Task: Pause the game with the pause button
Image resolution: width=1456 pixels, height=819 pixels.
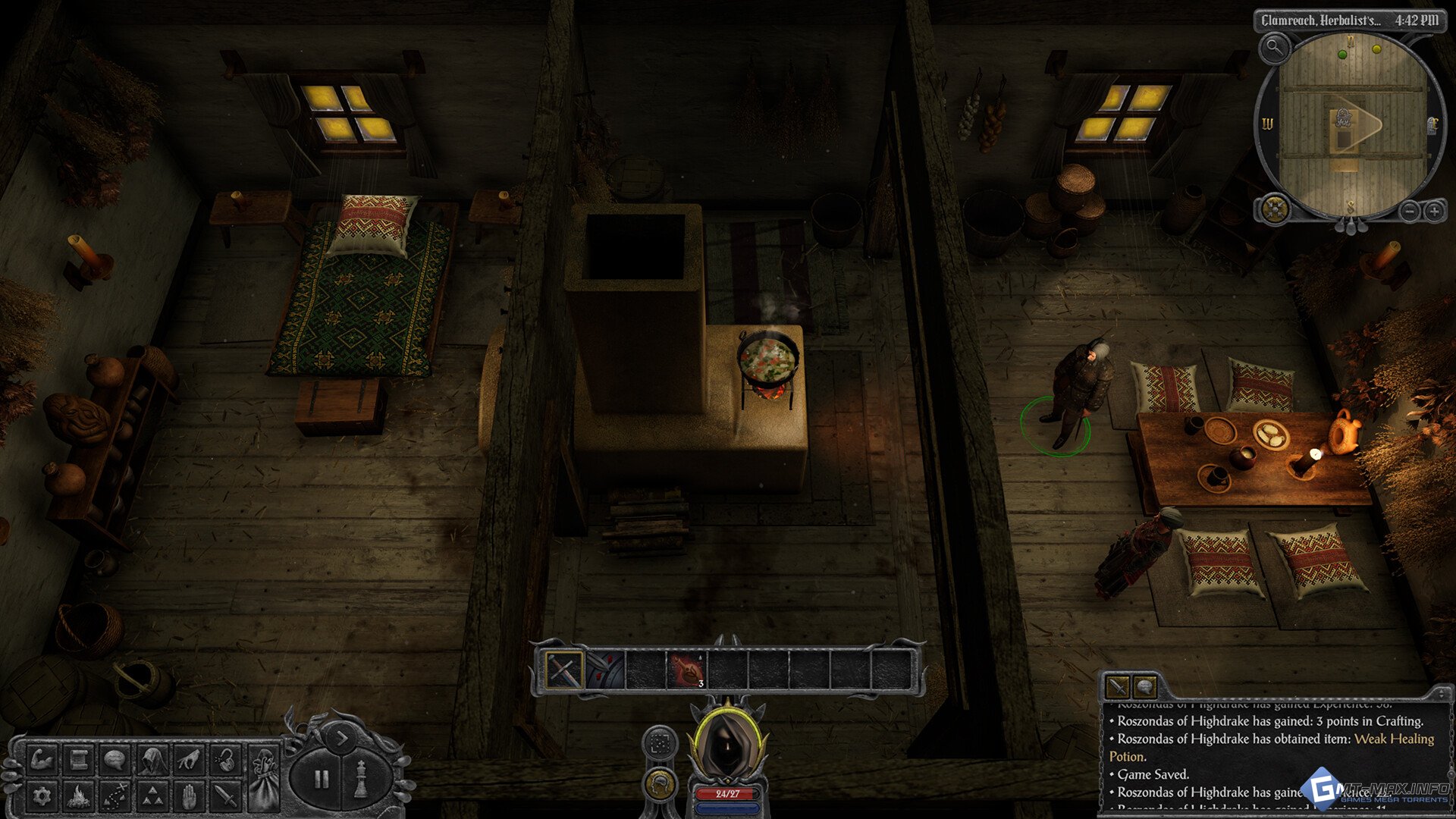Action: pyautogui.click(x=322, y=779)
